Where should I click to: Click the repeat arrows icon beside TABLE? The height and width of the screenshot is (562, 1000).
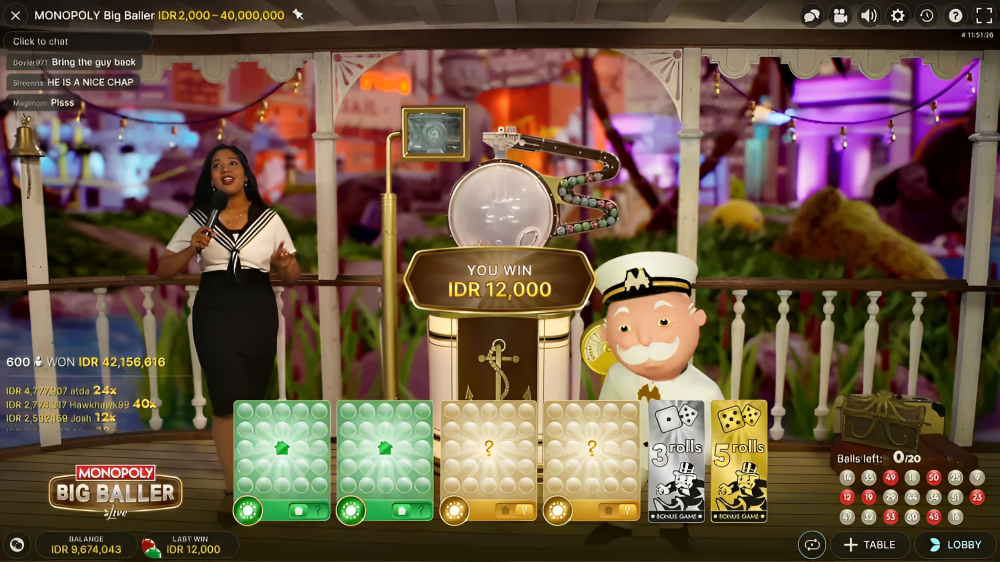point(811,545)
